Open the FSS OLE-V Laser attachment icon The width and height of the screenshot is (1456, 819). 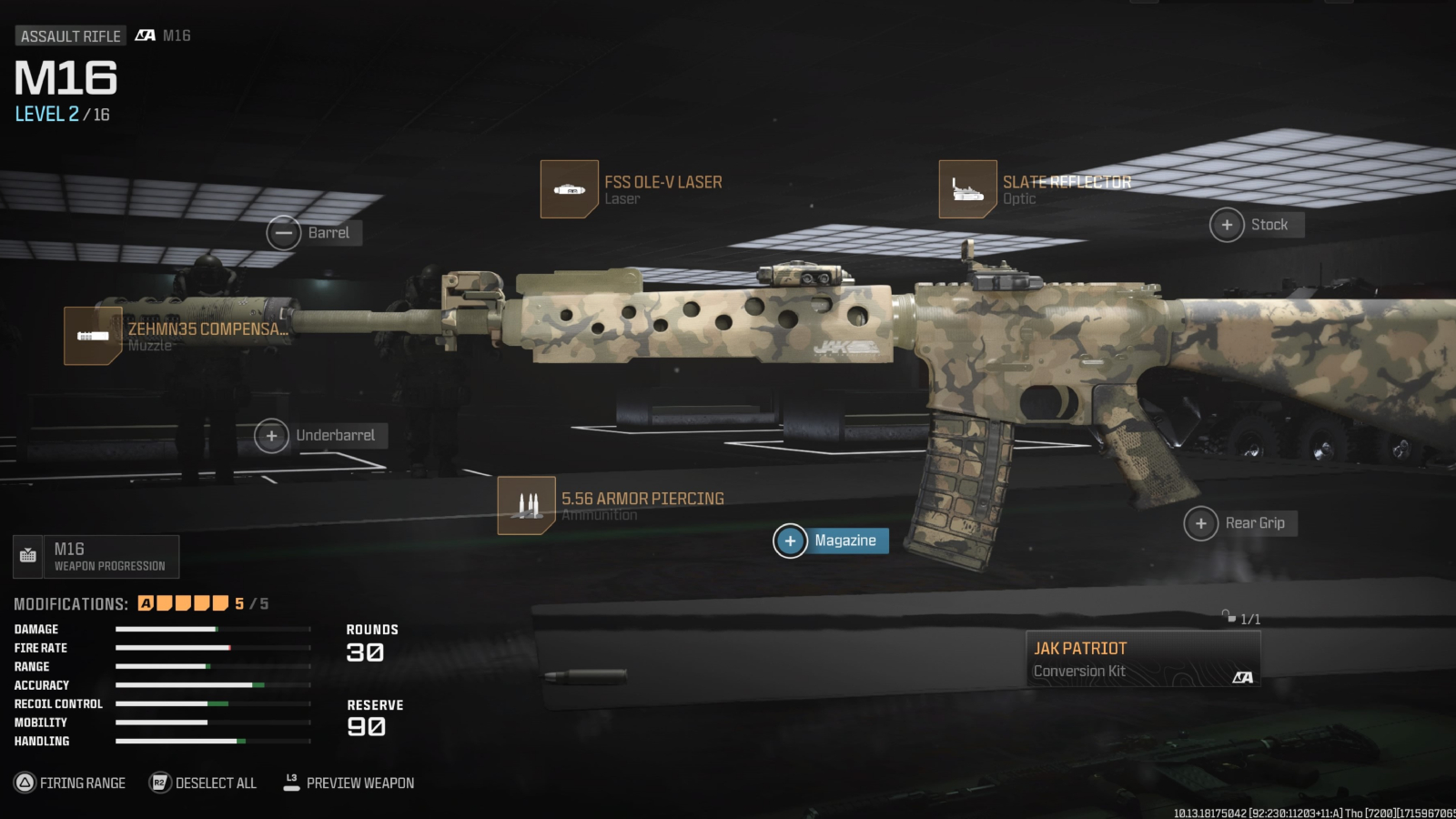click(570, 188)
